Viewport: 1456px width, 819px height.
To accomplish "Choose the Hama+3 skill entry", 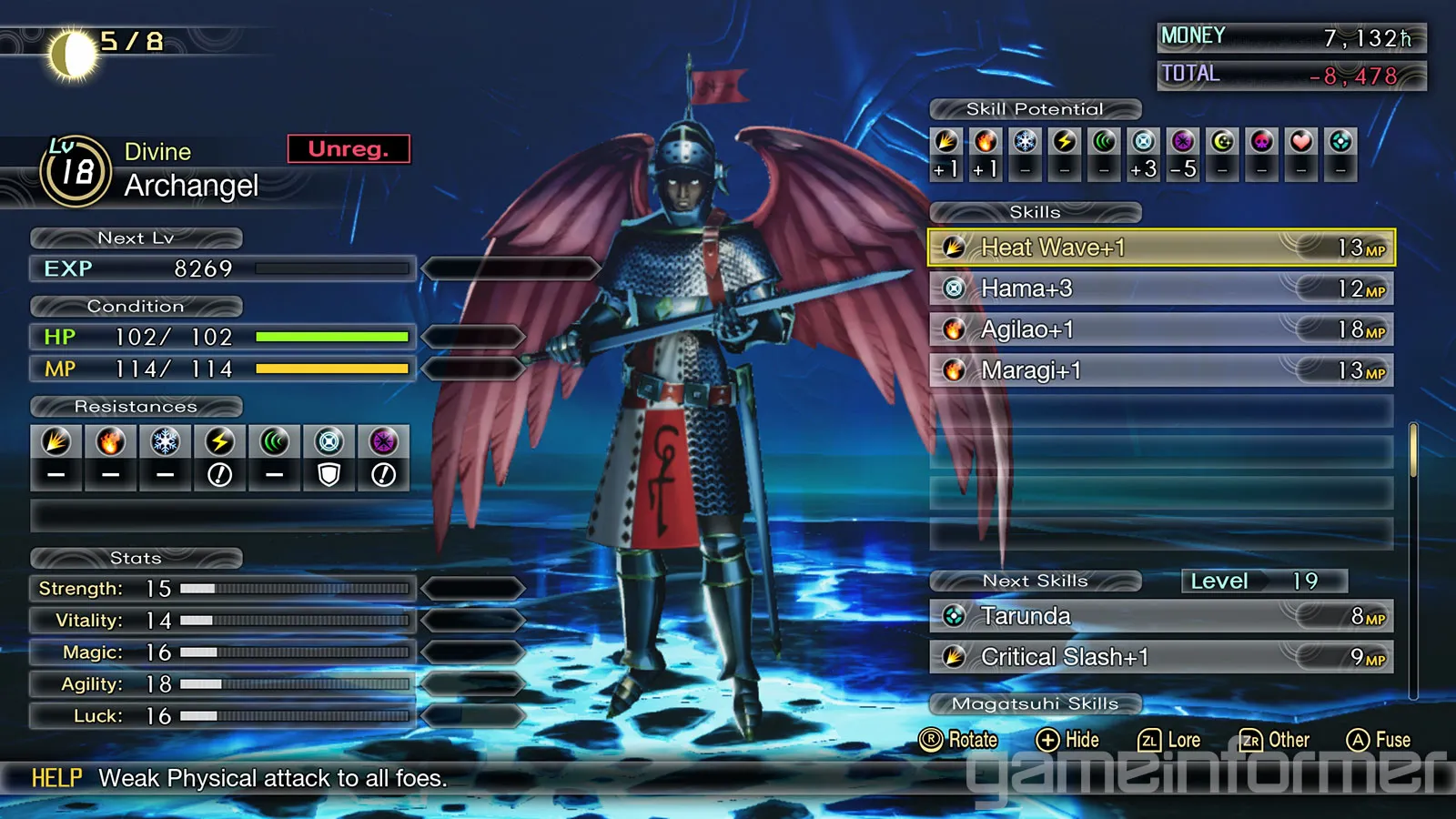I will (1160, 288).
